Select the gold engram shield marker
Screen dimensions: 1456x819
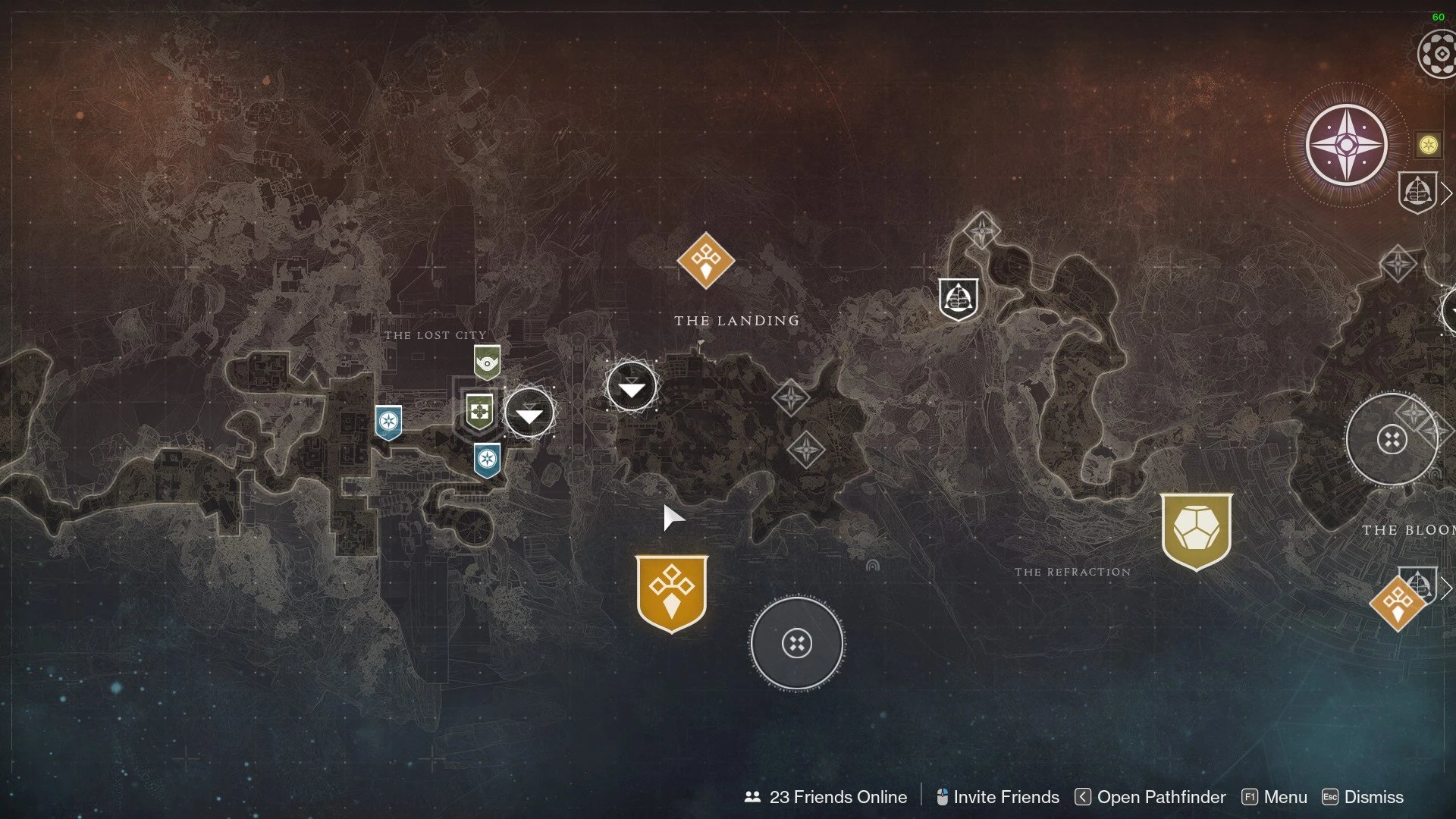(1196, 530)
